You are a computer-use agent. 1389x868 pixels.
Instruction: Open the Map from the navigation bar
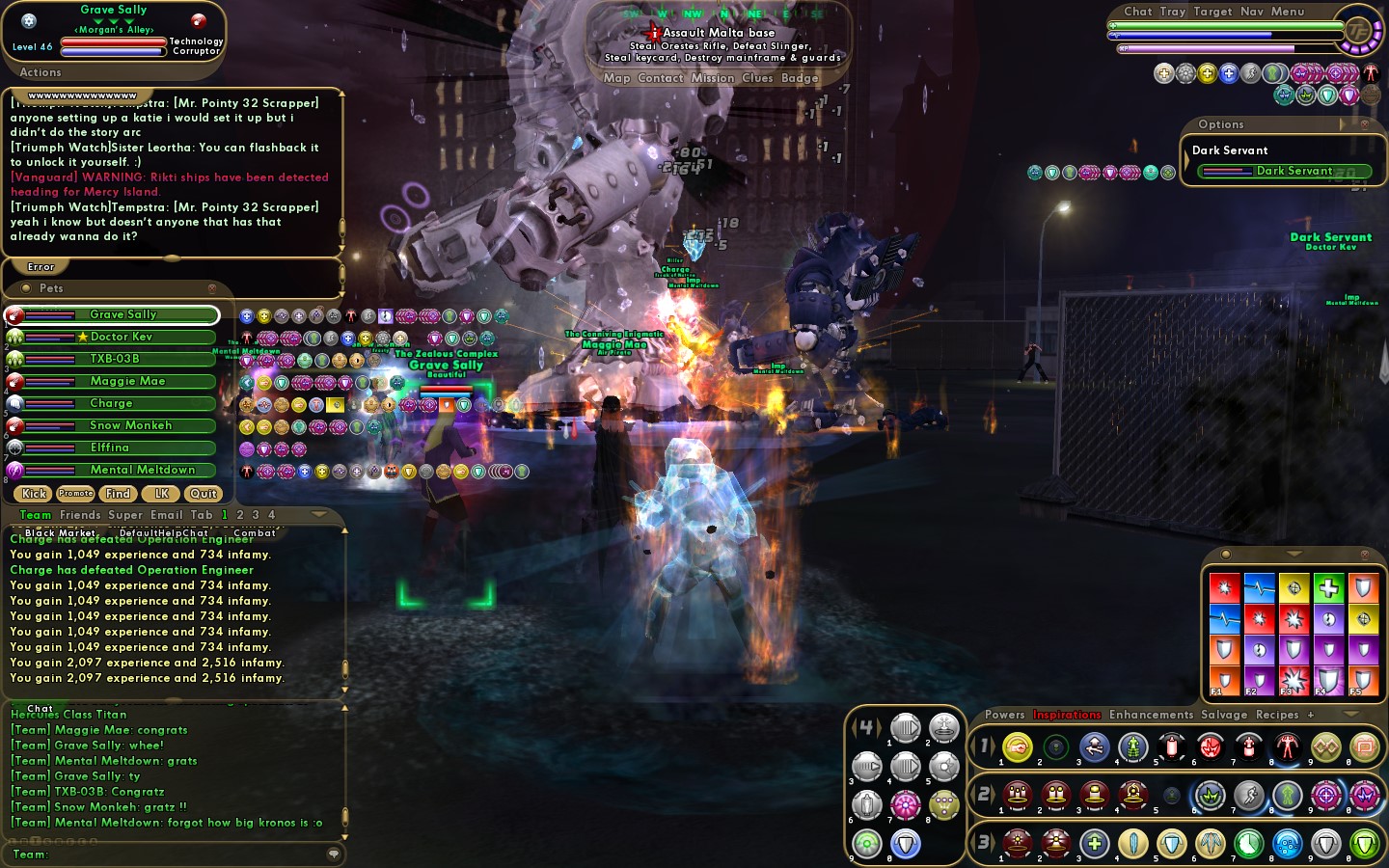(616, 78)
